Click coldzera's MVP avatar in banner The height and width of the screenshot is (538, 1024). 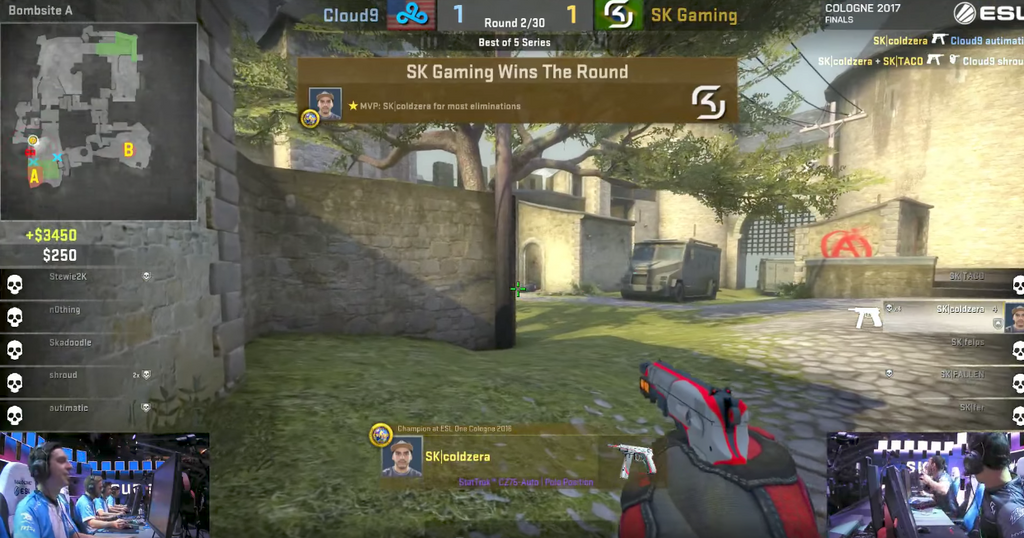tap(325, 104)
